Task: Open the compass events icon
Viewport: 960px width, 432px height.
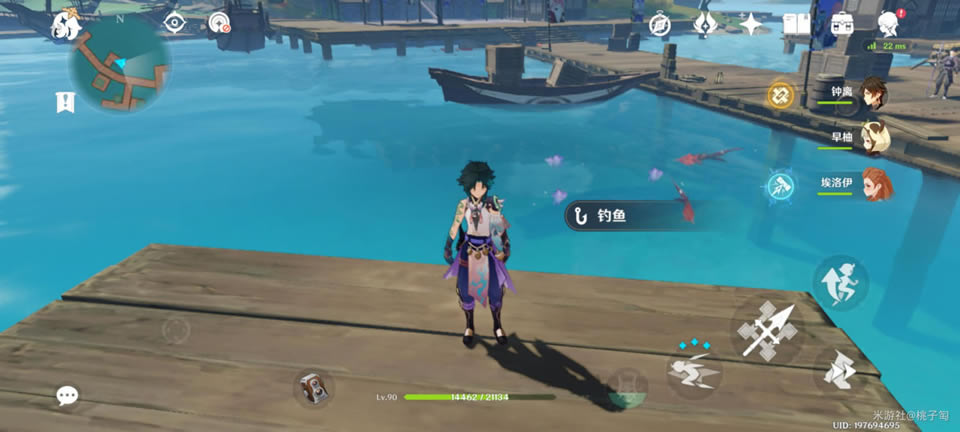Action: pos(659,24)
